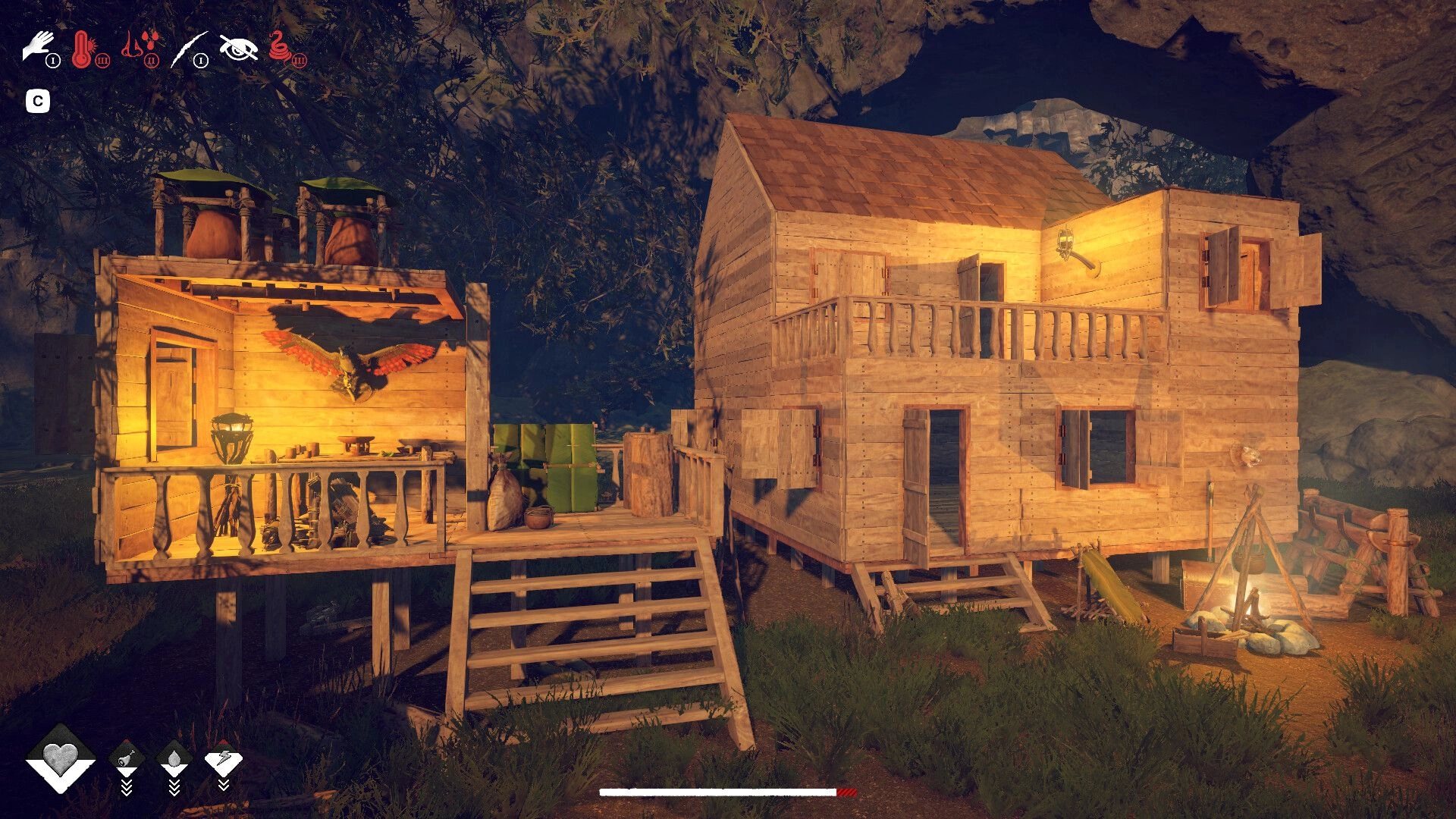Viewport: 1456px width, 819px height.
Task: Click the heart health diamond icon
Action: pos(61,757)
